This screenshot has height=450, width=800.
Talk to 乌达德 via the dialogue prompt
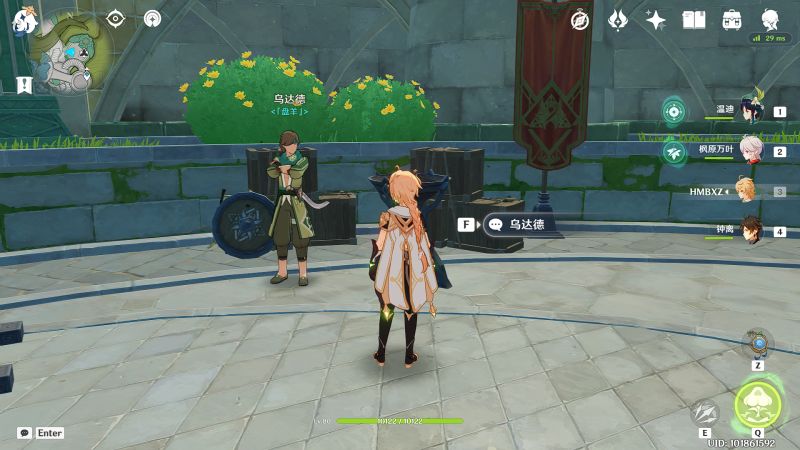pos(518,225)
